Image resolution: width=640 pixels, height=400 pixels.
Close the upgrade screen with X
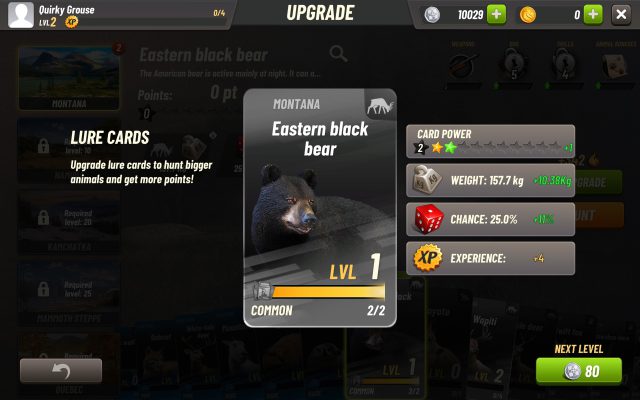tap(621, 14)
